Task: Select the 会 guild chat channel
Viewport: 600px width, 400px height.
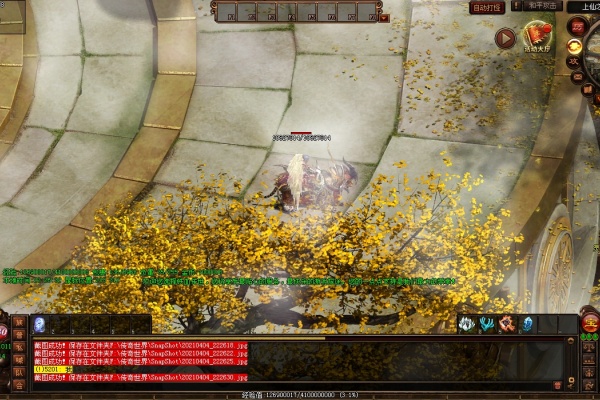Action: pyautogui.click(x=19, y=385)
